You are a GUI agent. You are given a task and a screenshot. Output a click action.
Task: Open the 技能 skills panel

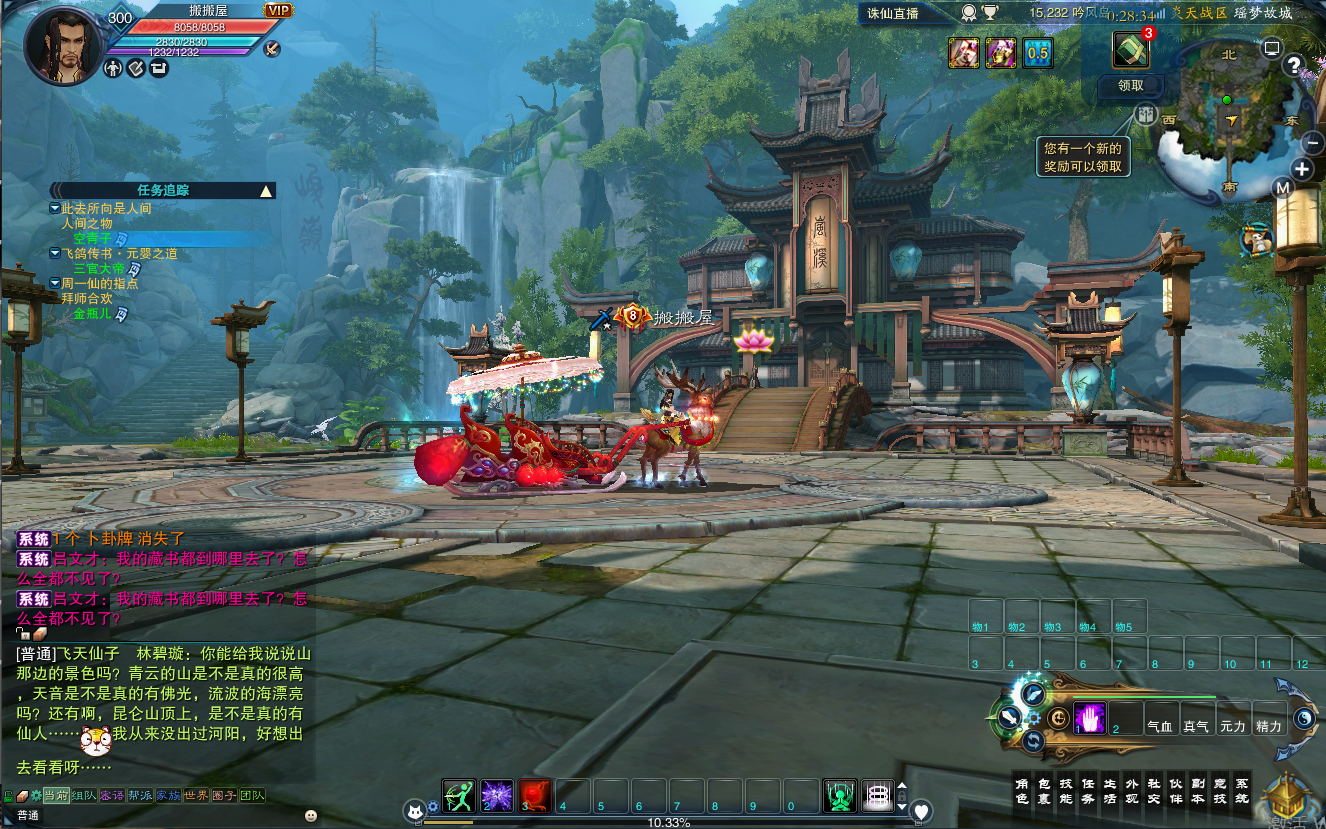click(1065, 790)
